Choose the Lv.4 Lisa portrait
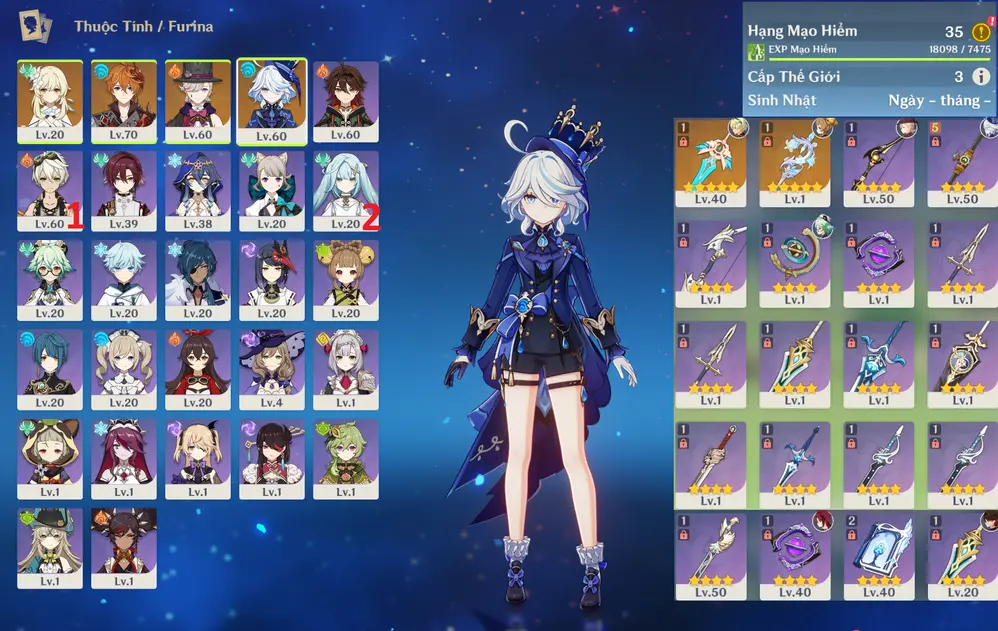This screenshot has width=998, height=631. coord(272,369)
